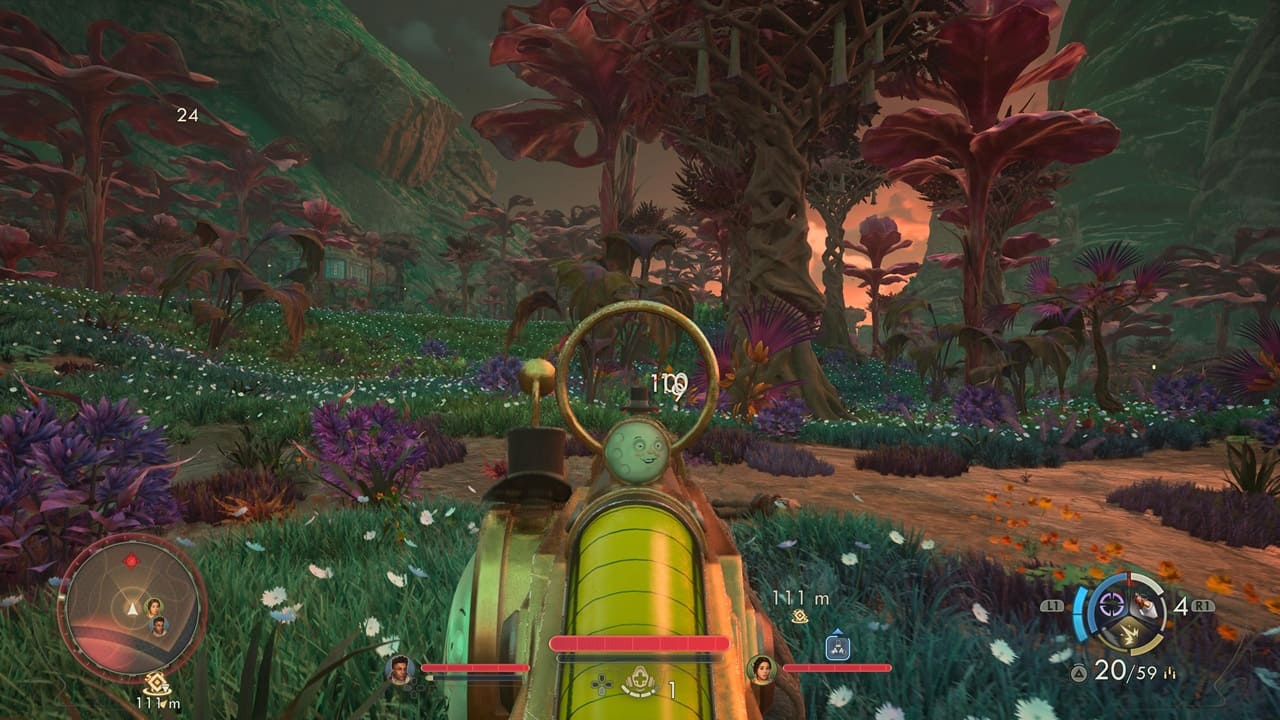The image size is (1280, 720).
Task: Use the medical inhaler icon
Action: click(639, 685)
